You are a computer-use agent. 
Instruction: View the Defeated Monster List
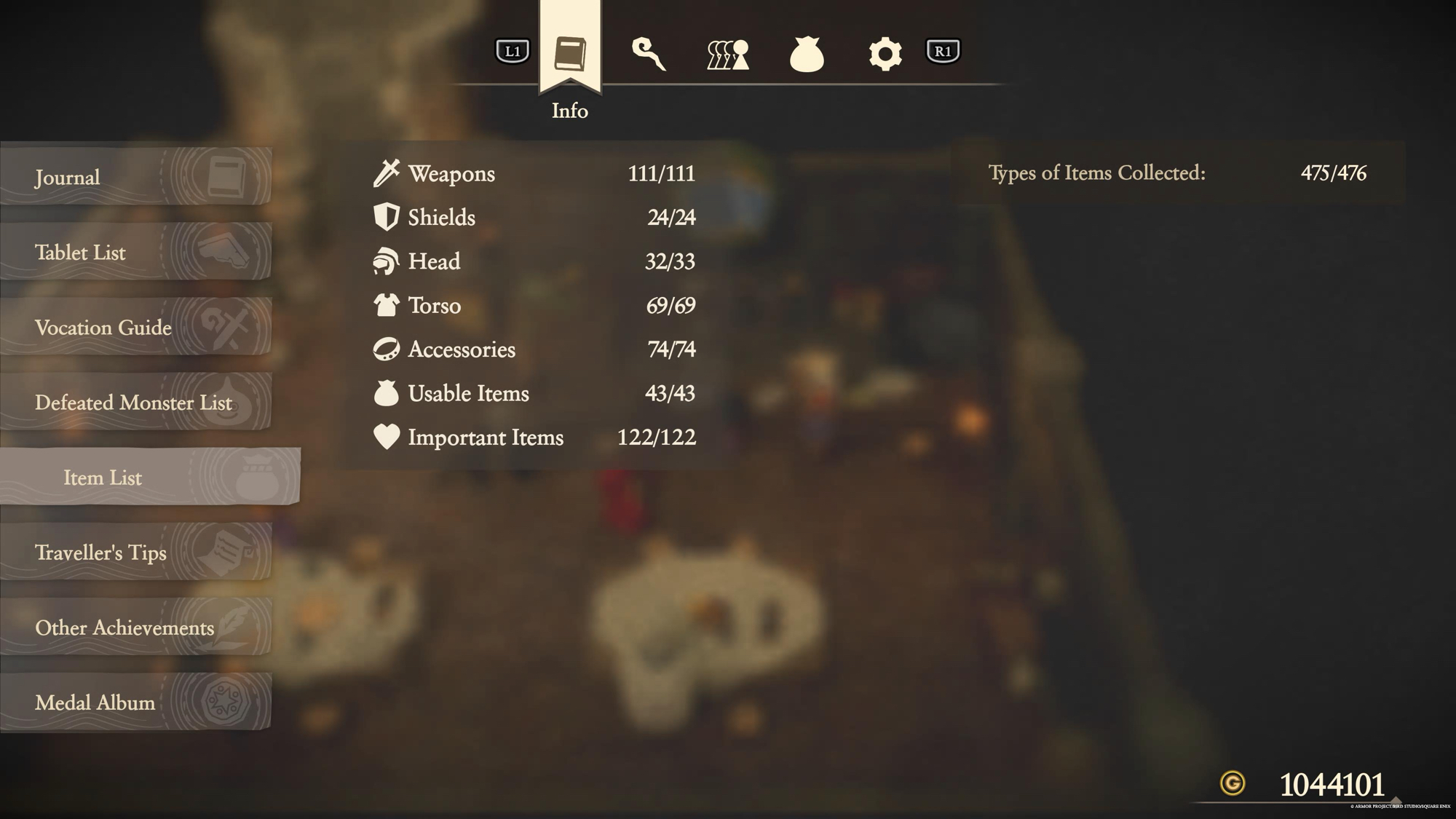pyautogui.click(x=135, y=402)
